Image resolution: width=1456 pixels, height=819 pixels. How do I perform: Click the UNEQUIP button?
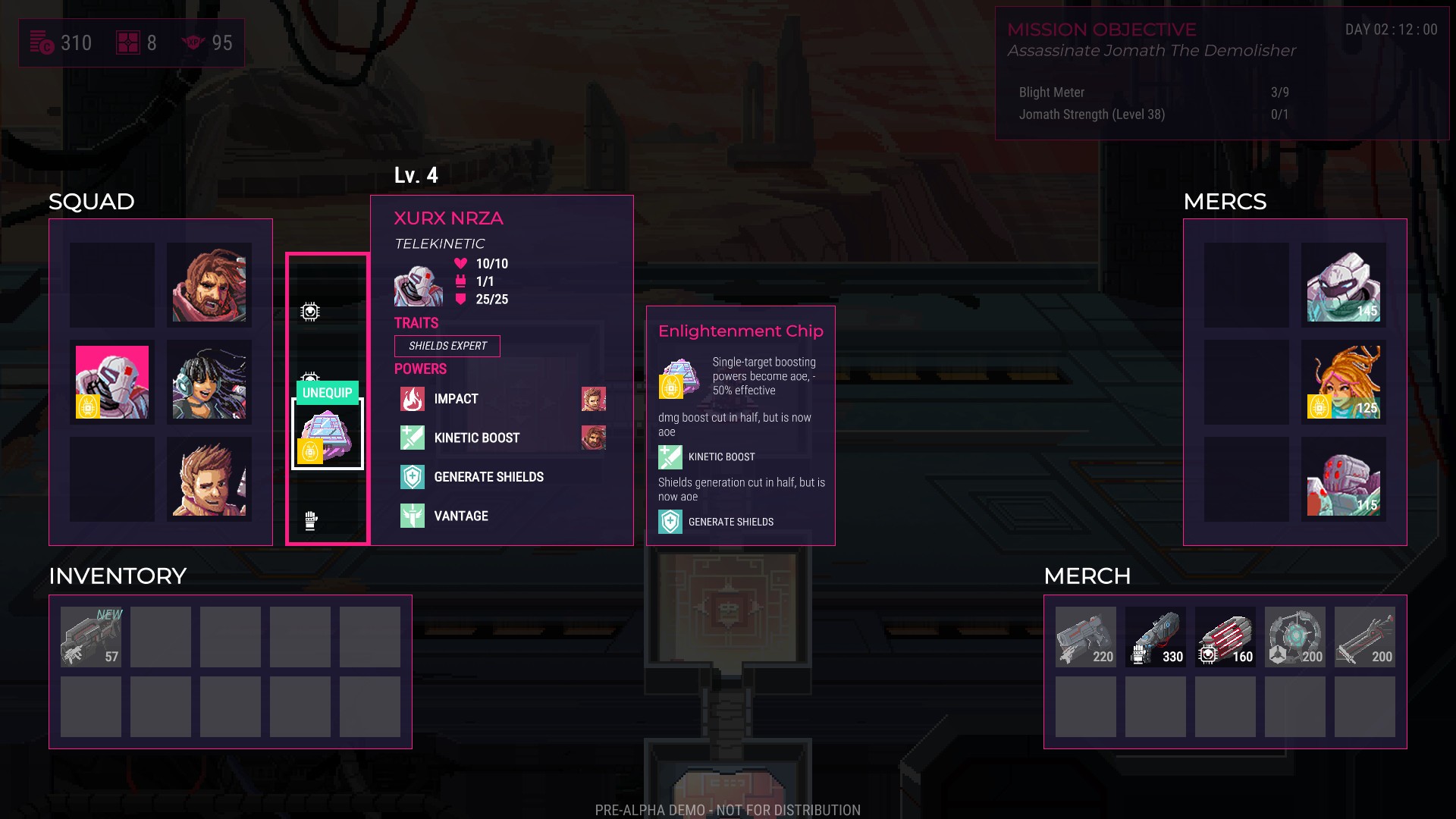(326, 393)
